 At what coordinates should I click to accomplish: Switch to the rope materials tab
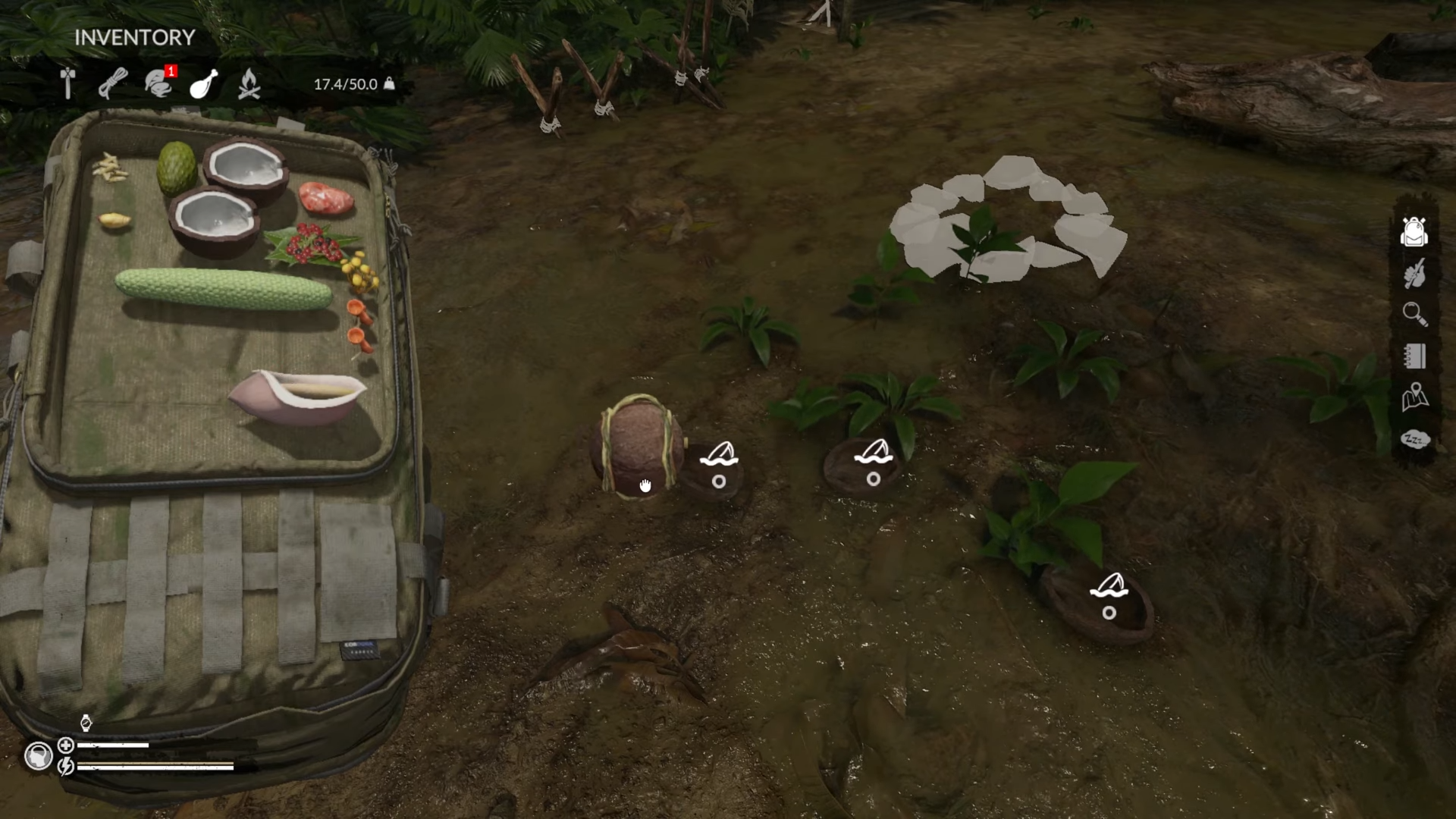point(113,83)
